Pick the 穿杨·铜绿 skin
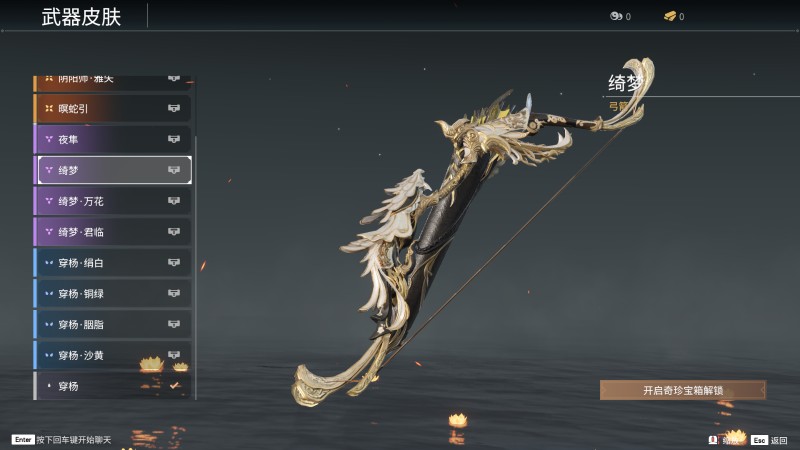 pyautogui.click(x=112, y=294)
